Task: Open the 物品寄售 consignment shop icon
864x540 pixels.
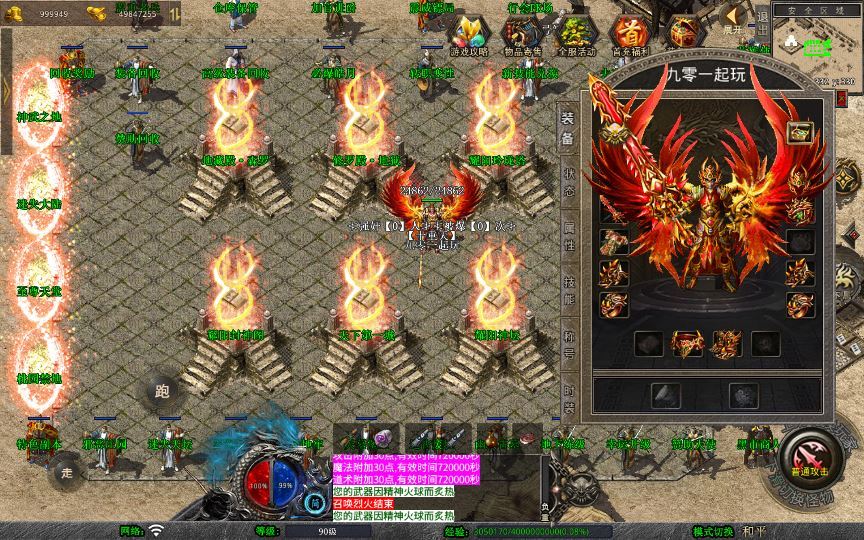Action: (521, 35)
